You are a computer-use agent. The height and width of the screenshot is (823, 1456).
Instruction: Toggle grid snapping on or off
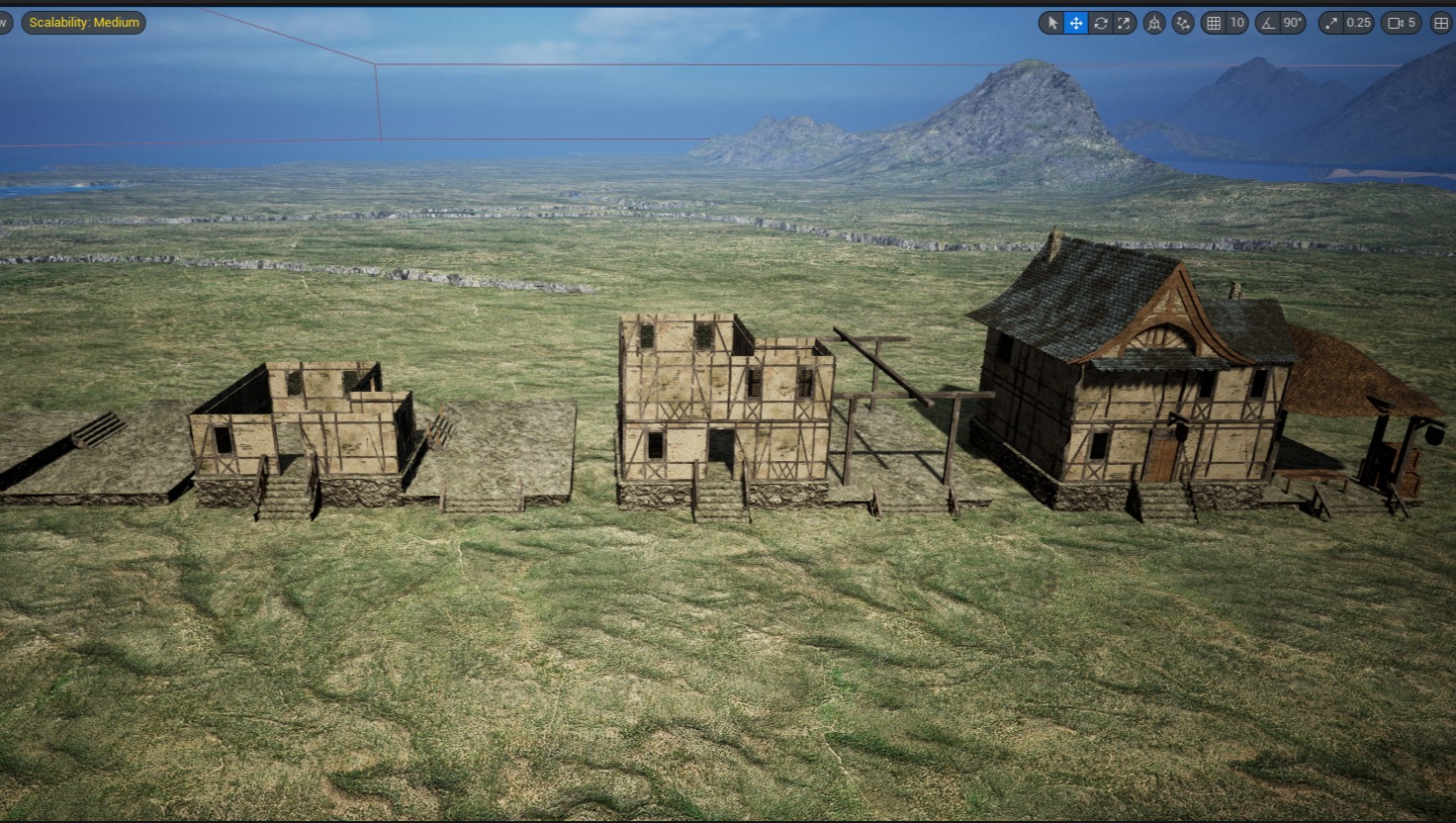point(1214,23)
